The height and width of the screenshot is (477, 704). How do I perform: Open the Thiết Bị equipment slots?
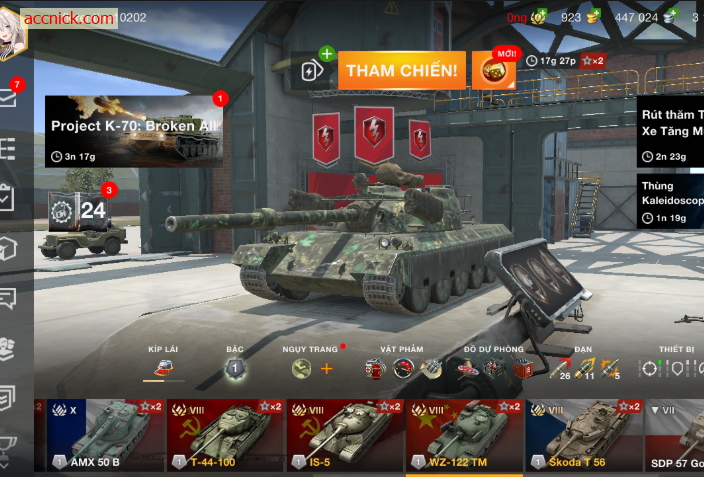click(x=672, y=369)
